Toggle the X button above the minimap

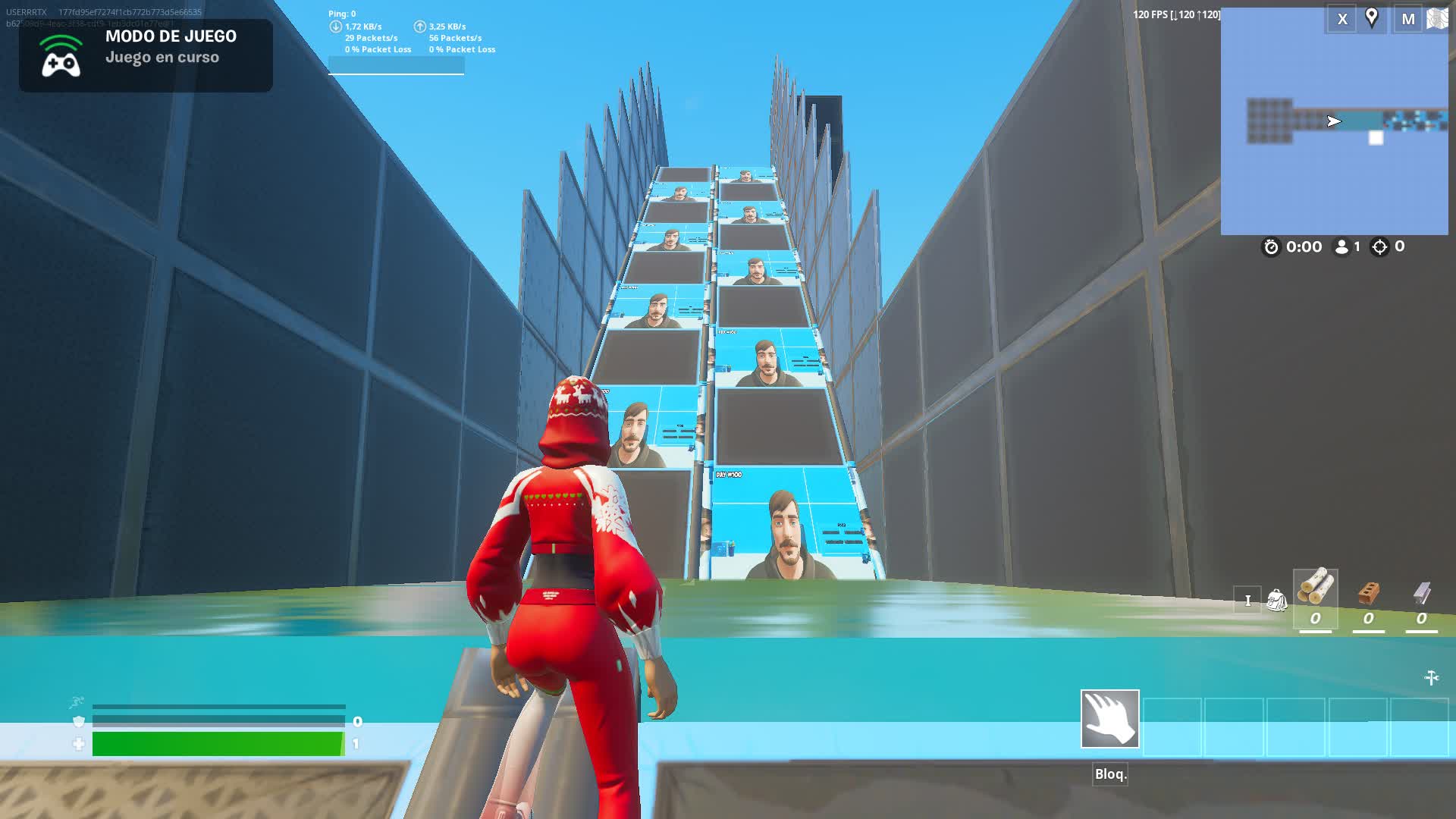(1342, 19)
